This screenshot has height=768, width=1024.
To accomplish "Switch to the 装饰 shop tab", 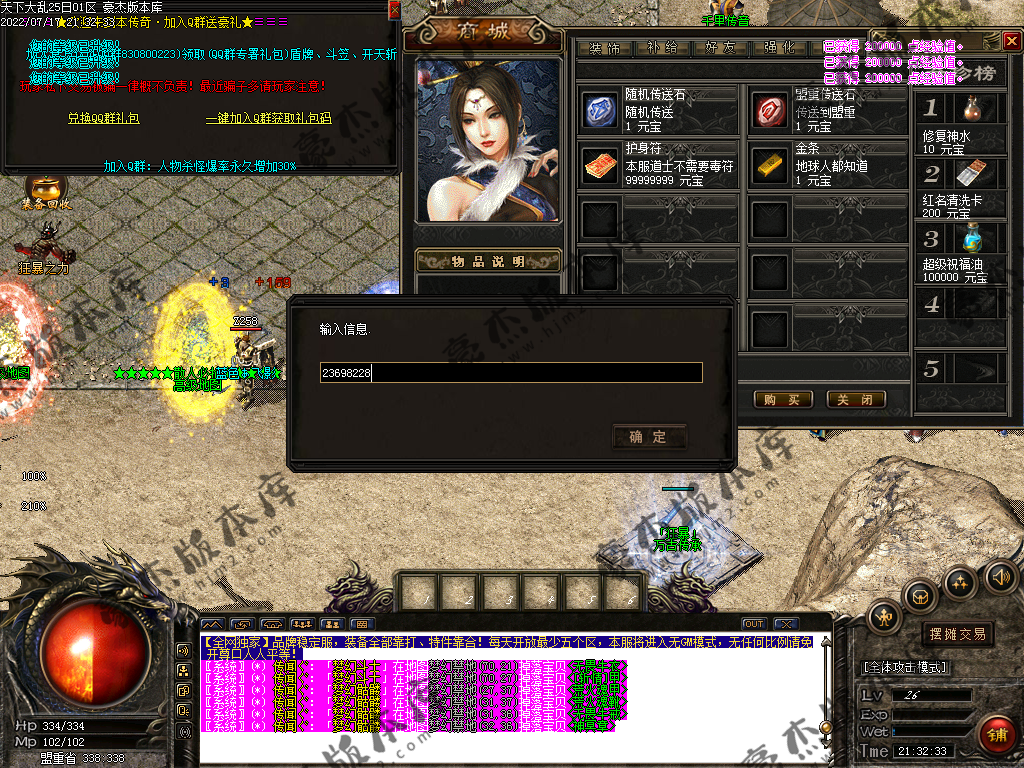I will (604, 47).
